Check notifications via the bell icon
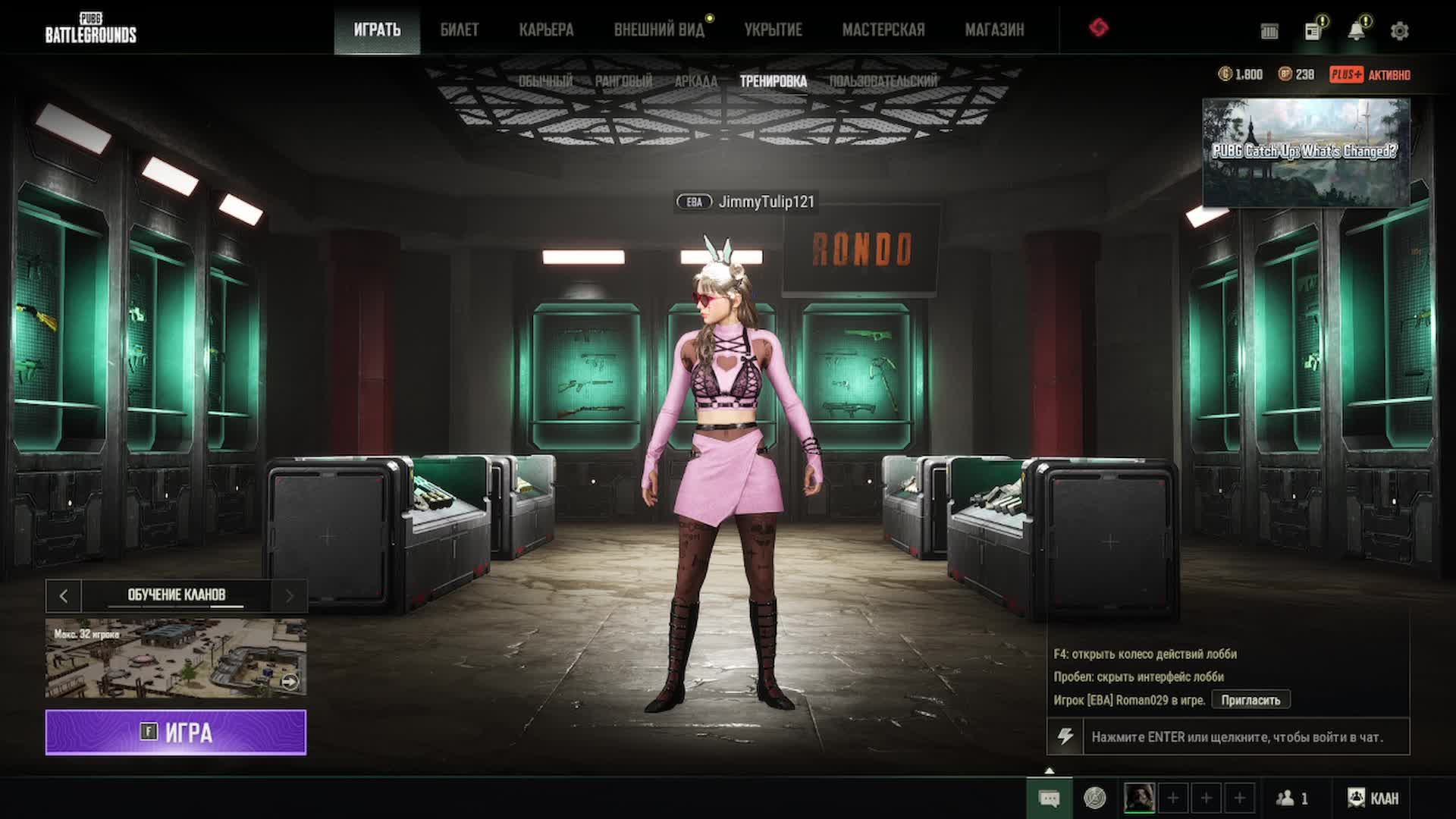The width and height of the screenshot is (1456, 819). (x=1356, y=31)
